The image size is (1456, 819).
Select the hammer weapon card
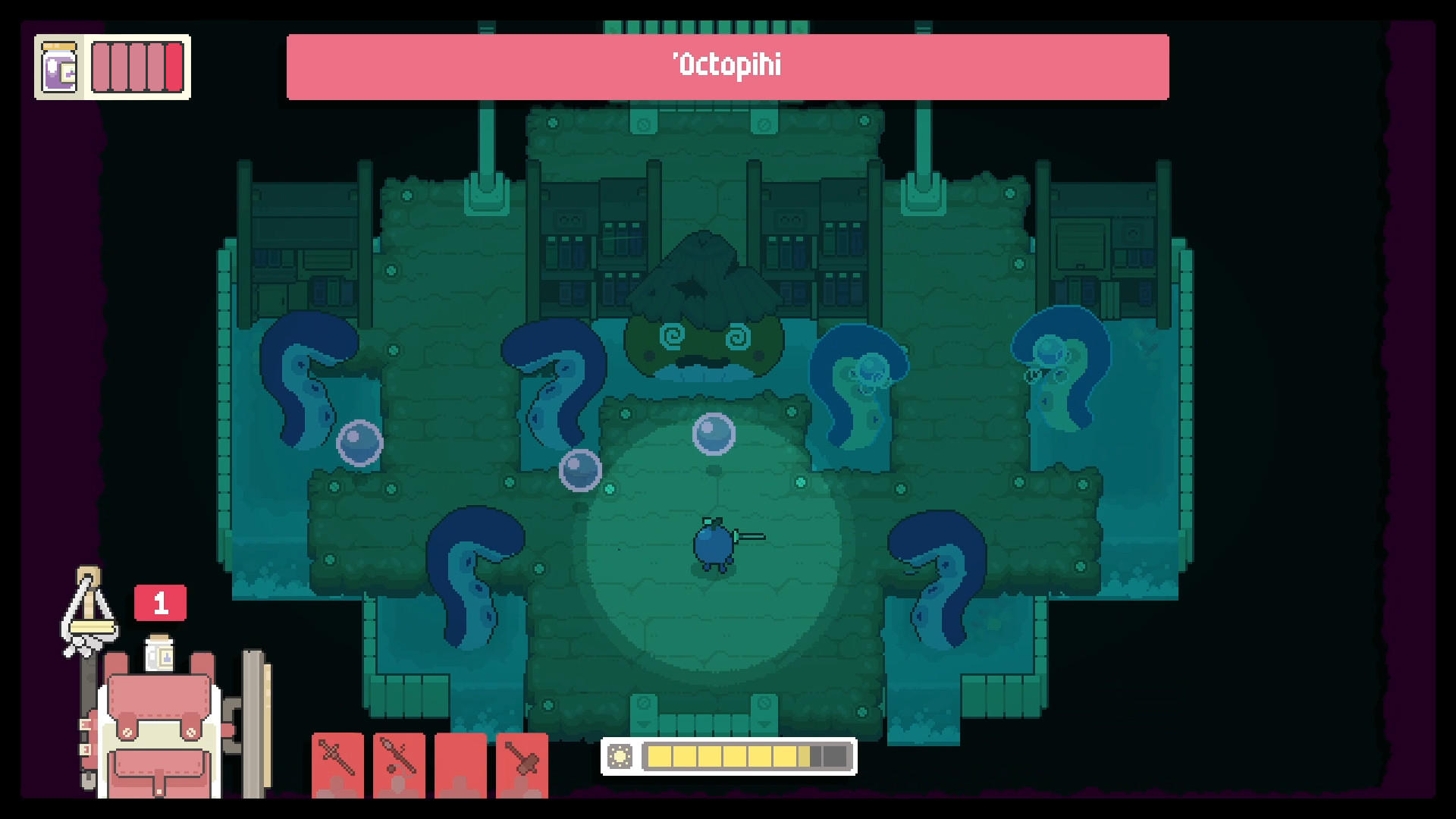pos(521,766)
